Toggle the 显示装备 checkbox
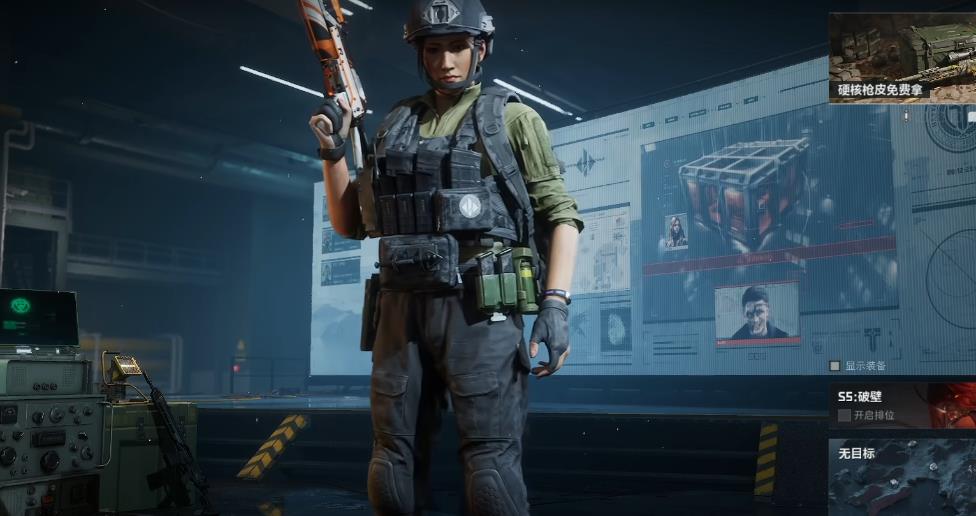The width and height of the screenshot is (976, 516). coord(835,366)
